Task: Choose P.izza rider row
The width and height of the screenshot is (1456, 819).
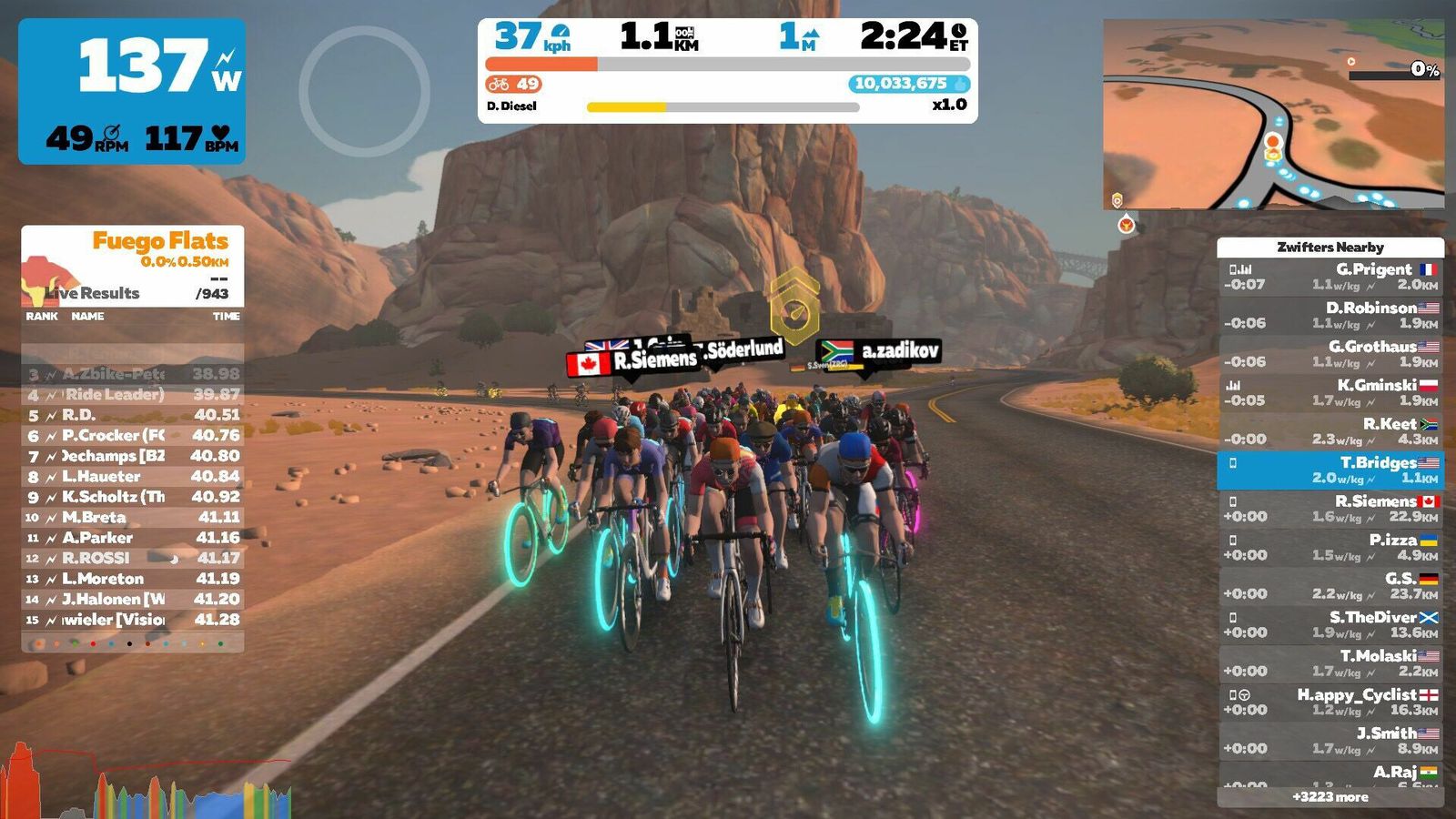Action: 1330,547
